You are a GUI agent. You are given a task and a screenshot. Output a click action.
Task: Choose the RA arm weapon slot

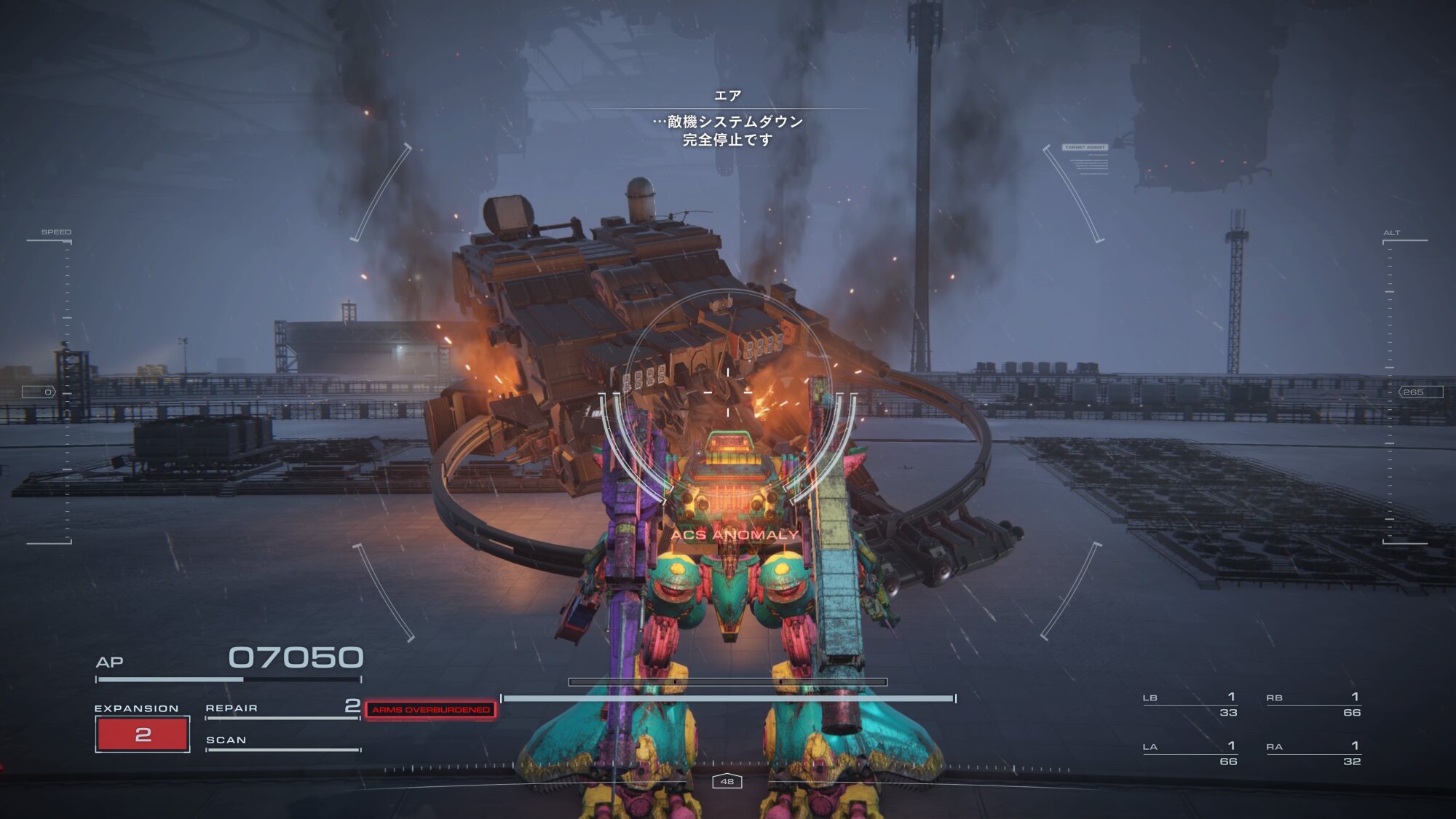click(x=1313, y=753)
